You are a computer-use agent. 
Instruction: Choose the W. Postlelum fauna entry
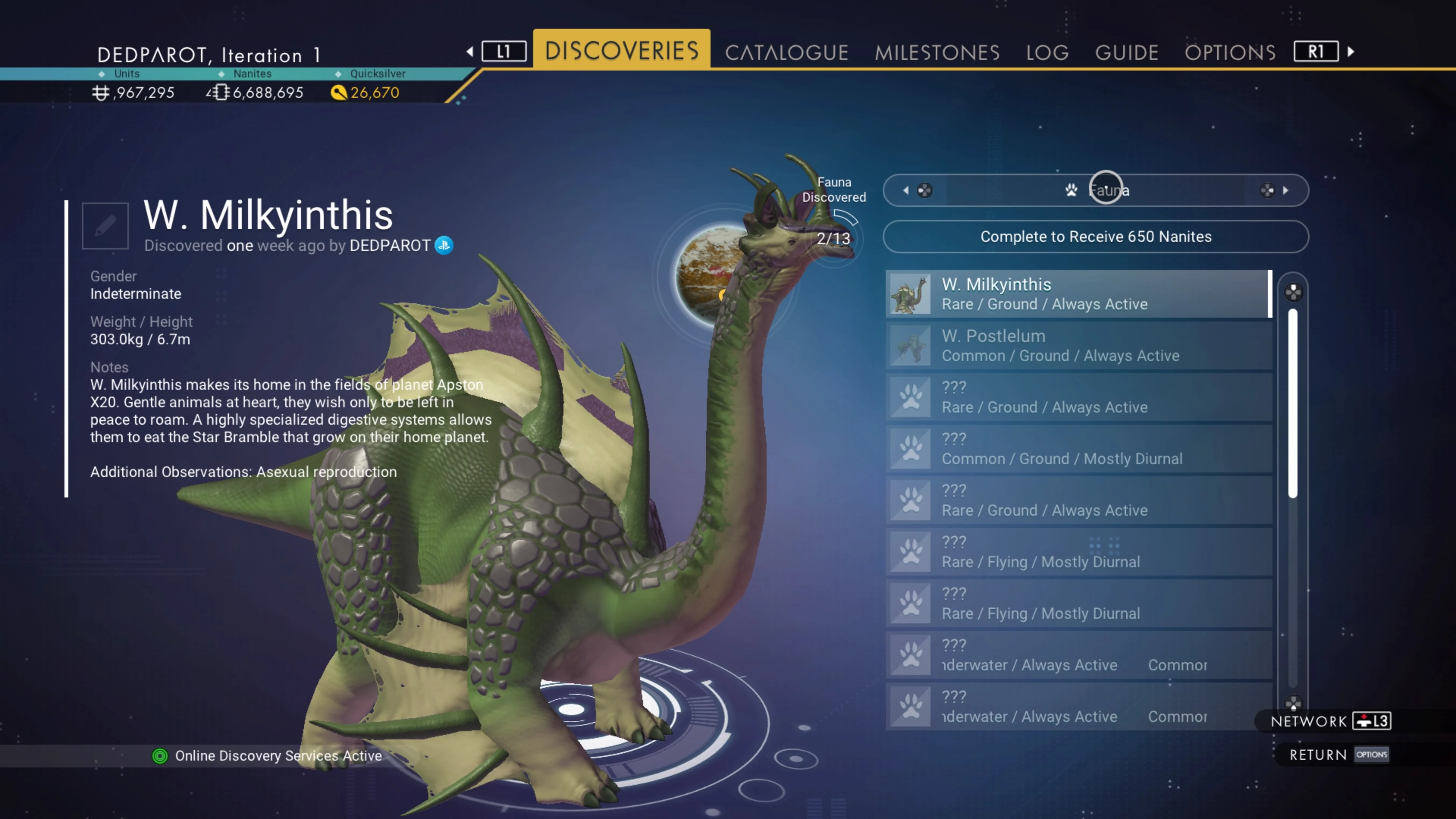pyautogui.click(x=1077, y=345)
